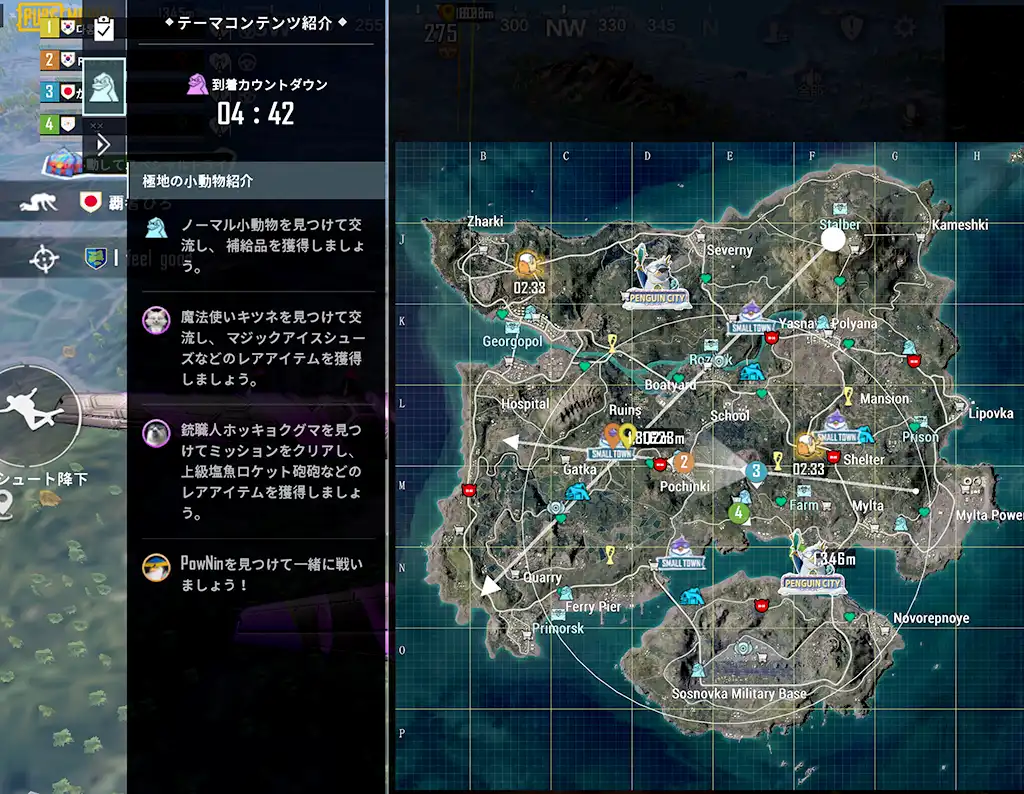Viewport: 1024px width, 794px height.
Task: Select the Small Town marker near Ferry Pier
Action: point(680,553)
